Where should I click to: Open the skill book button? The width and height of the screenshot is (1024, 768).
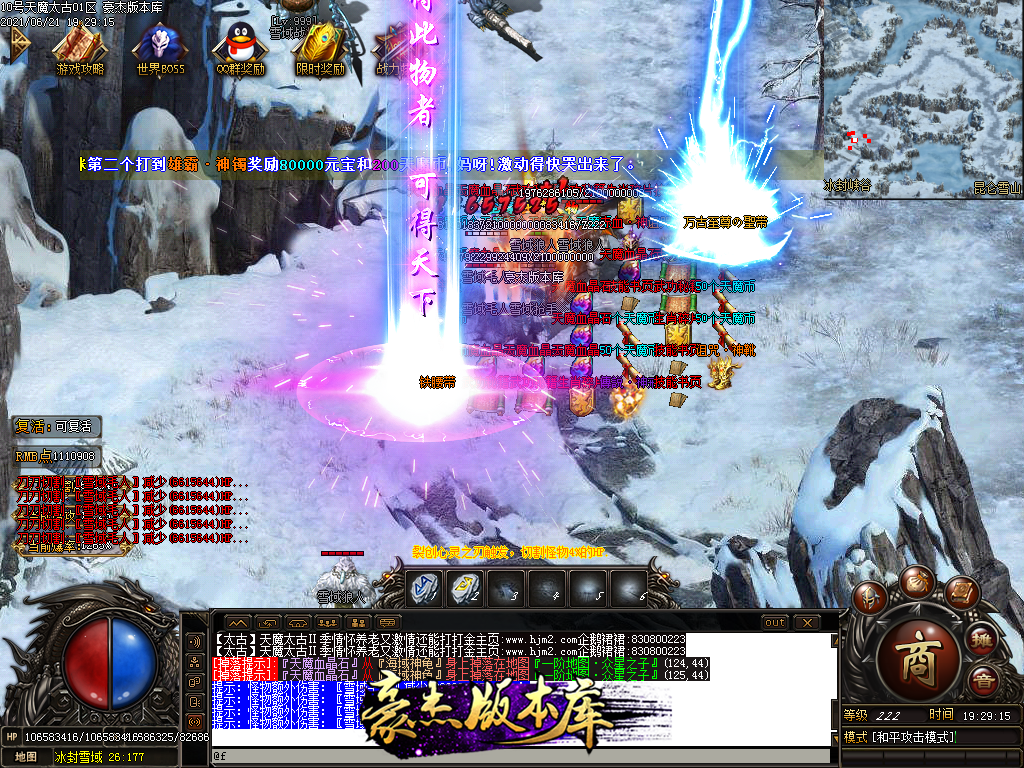point(960,594)
